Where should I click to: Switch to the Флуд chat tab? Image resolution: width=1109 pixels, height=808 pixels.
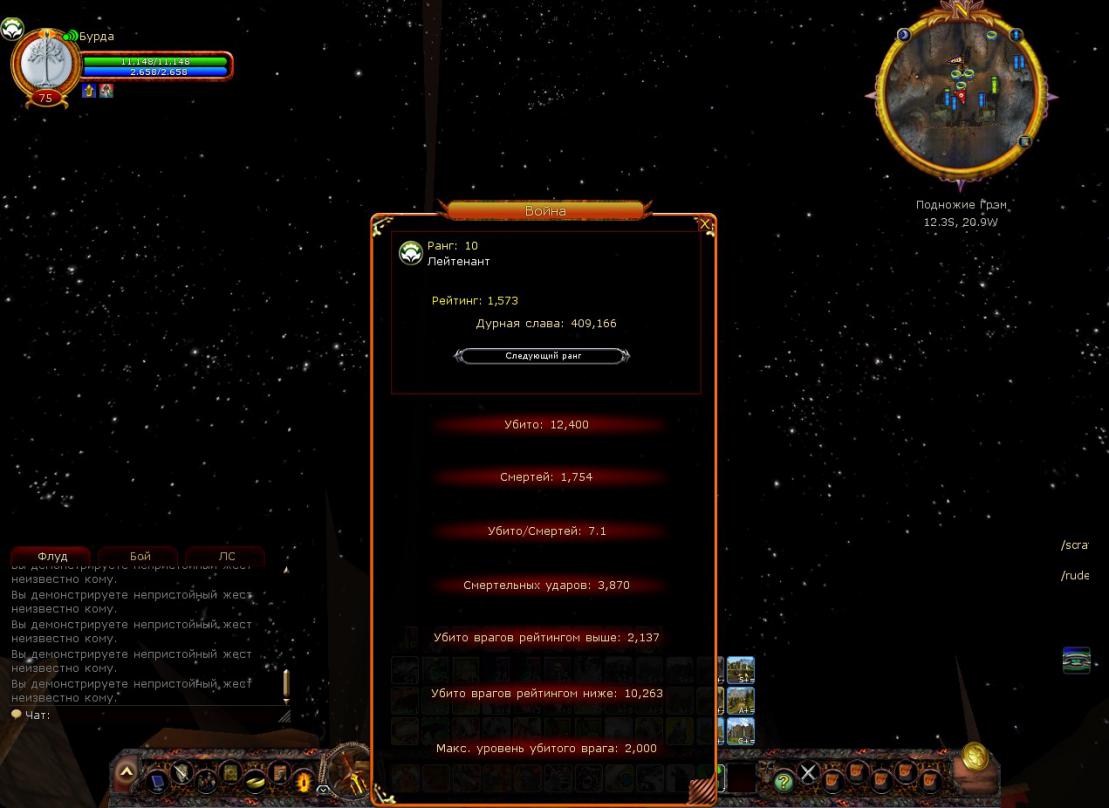[52, 556]
